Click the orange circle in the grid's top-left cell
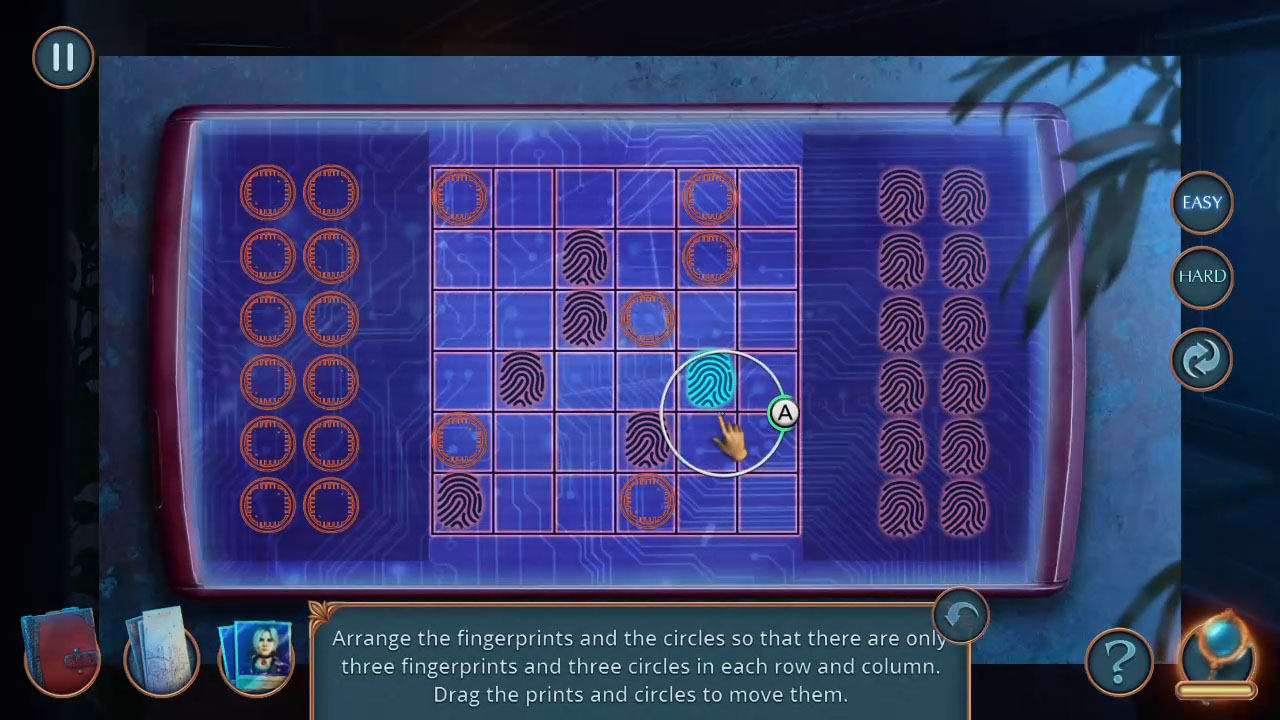 [460, 197]
